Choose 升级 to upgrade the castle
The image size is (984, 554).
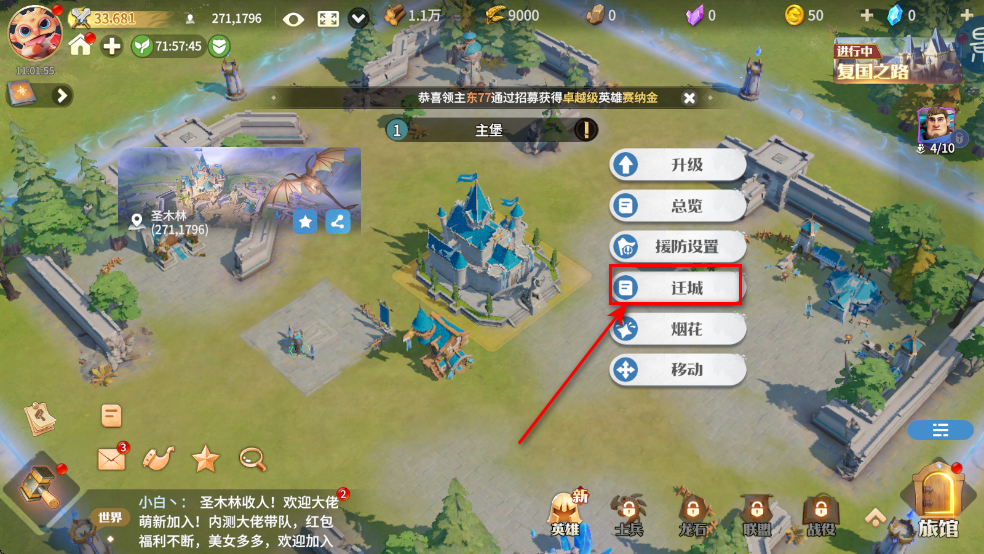[x=678, y=165]
